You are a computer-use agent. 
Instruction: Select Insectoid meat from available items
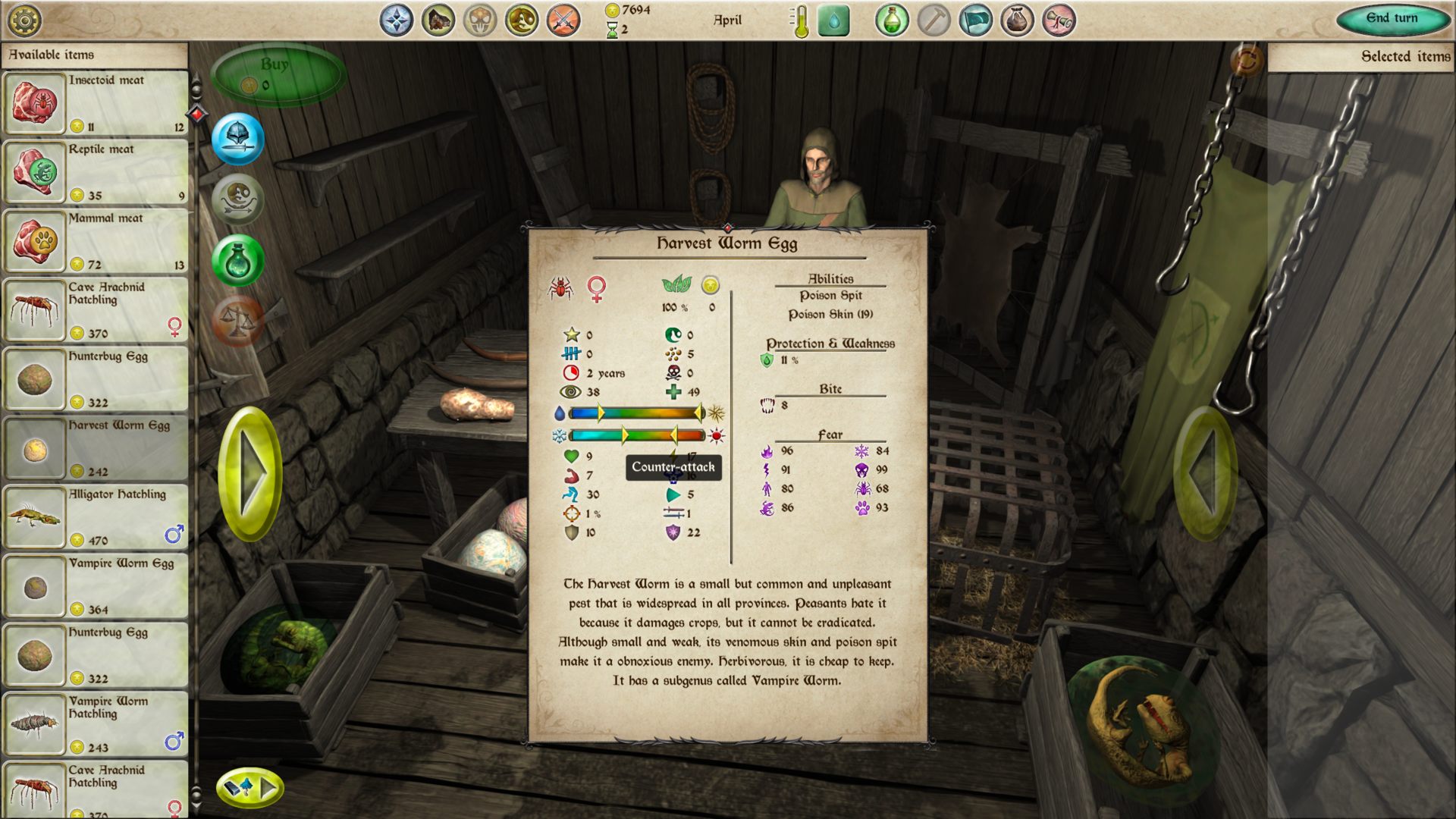[x=96, y=103]
